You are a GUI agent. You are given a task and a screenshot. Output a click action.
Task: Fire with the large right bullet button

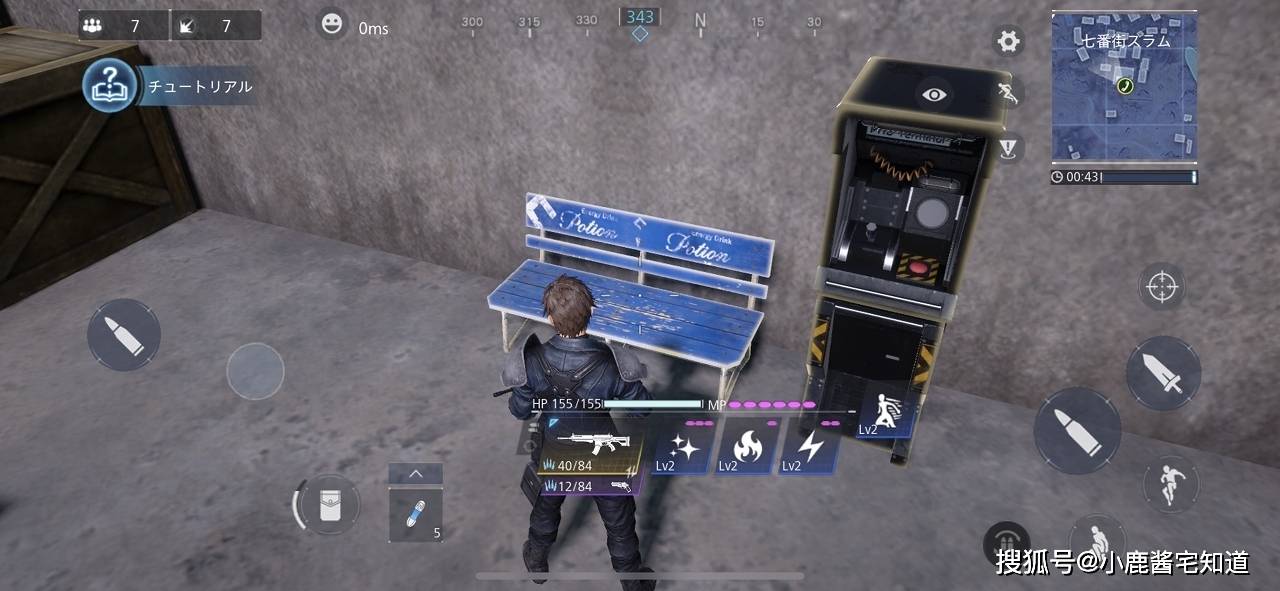tap(1076, 430)
